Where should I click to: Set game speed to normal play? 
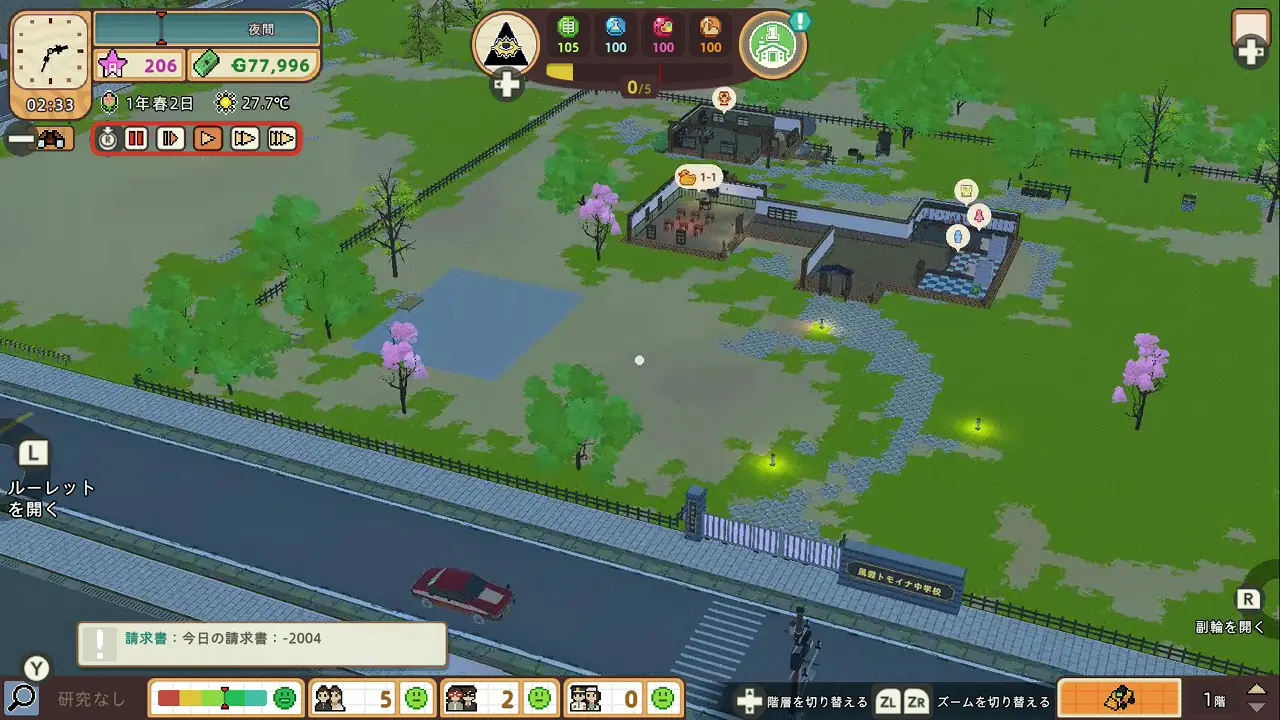point(208,139)
